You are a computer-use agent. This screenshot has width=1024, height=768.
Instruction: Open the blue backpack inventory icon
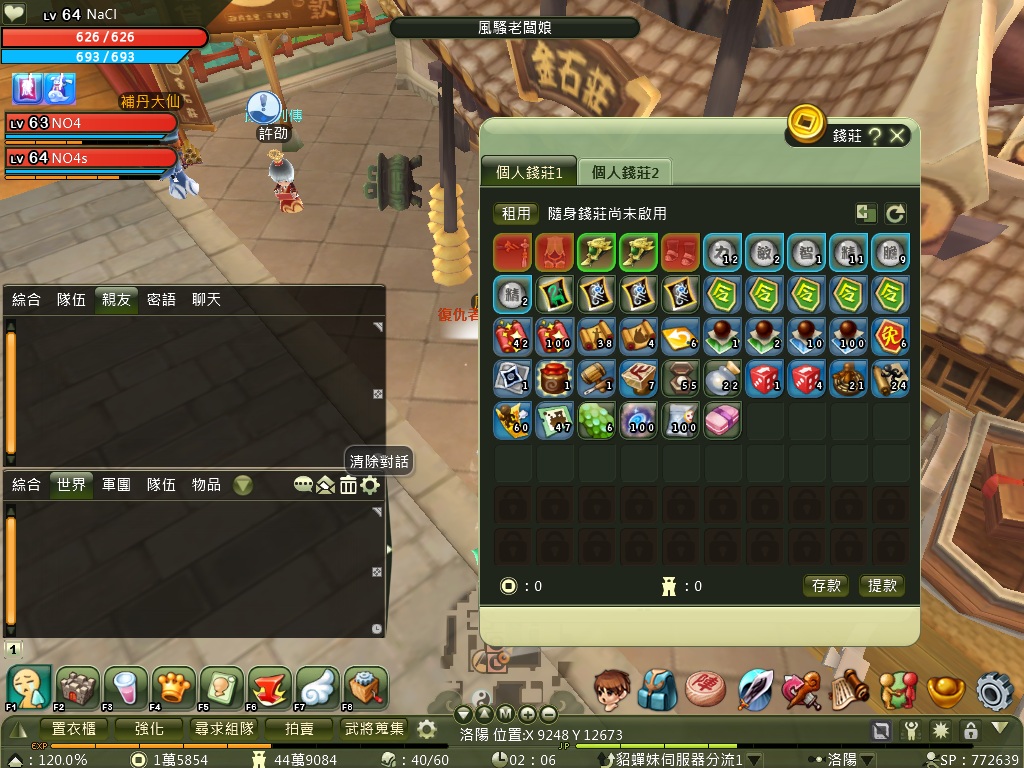[658, 690]
